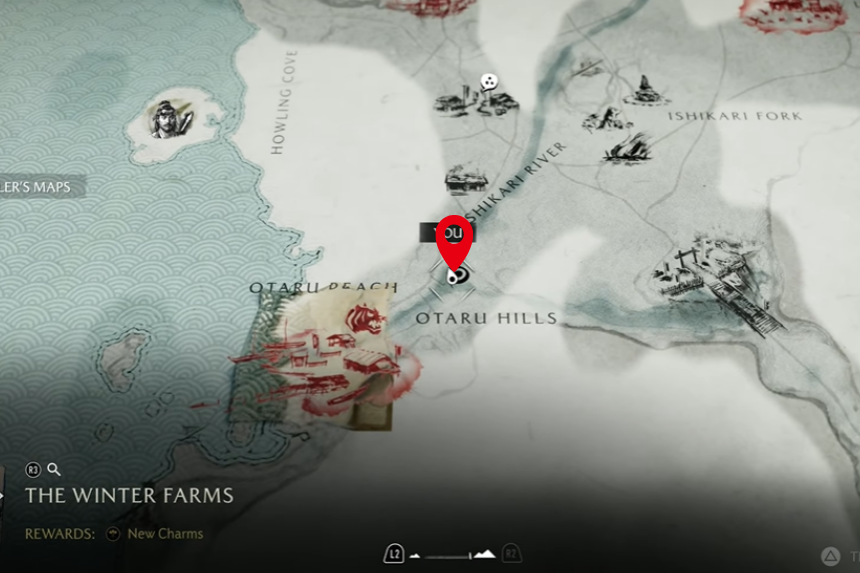This screenshot has width=860, height=573.
Task: Adjust the map zoom slider
Action: coord(453,555)
